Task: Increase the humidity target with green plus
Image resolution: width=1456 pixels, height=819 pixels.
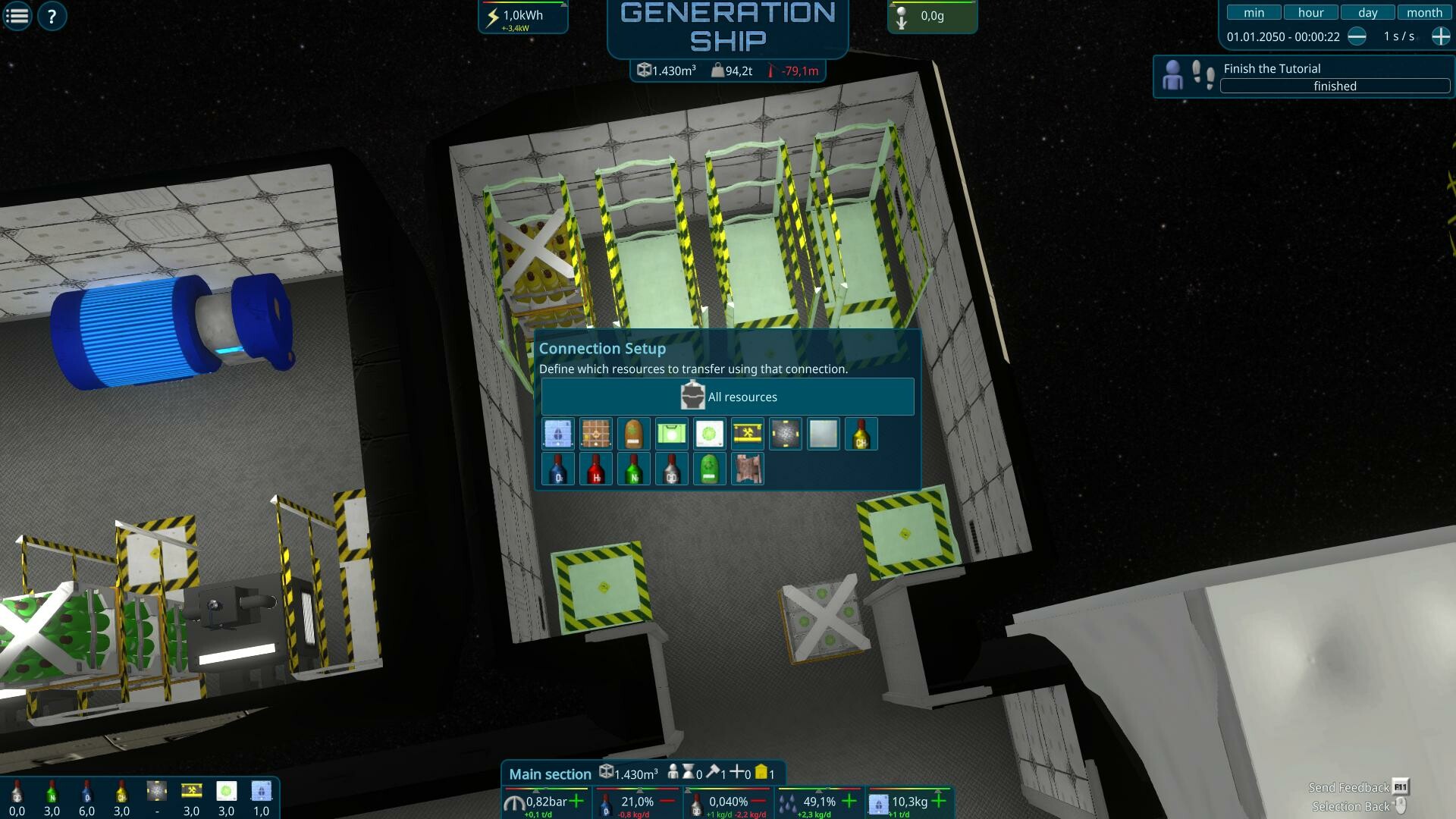Action: [849, 802]
